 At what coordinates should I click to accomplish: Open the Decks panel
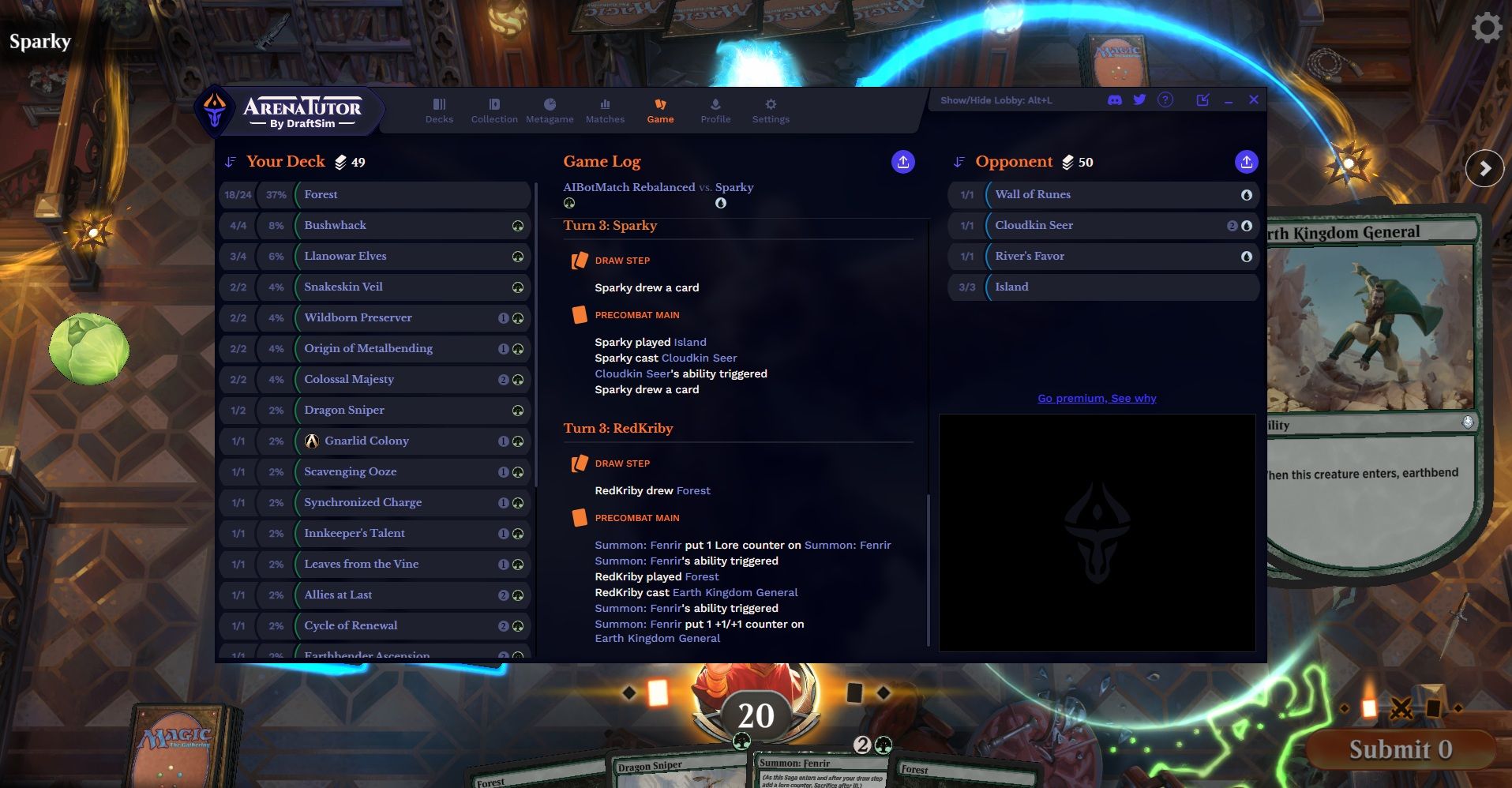(439, 111)
